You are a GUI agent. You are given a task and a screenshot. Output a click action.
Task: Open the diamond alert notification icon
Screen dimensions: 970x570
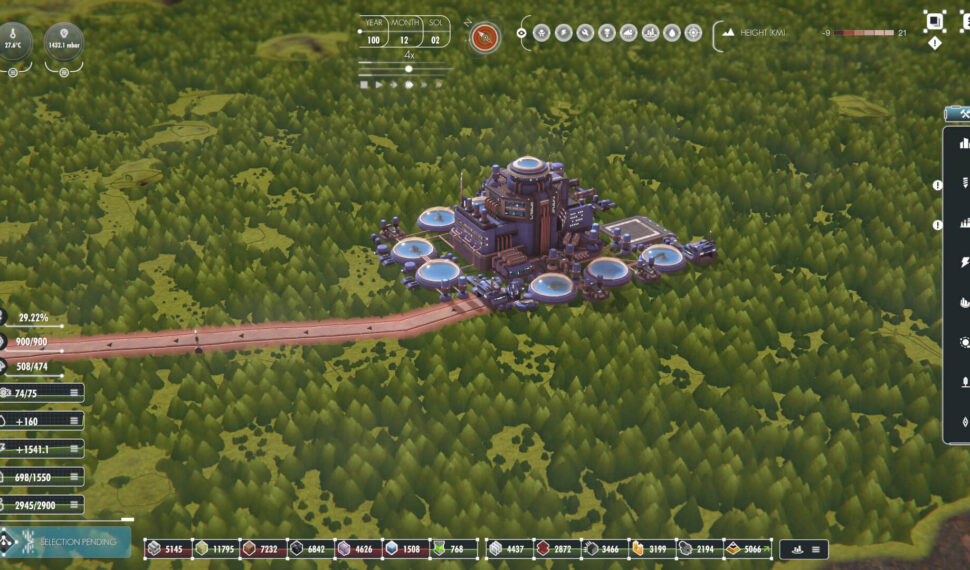coord(934,43)
